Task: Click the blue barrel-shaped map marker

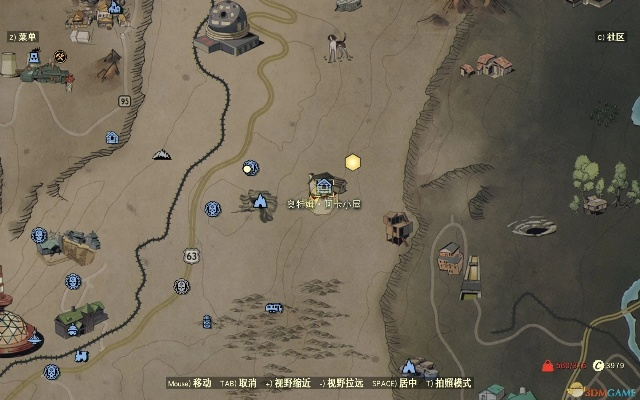Action: point(207,322)
